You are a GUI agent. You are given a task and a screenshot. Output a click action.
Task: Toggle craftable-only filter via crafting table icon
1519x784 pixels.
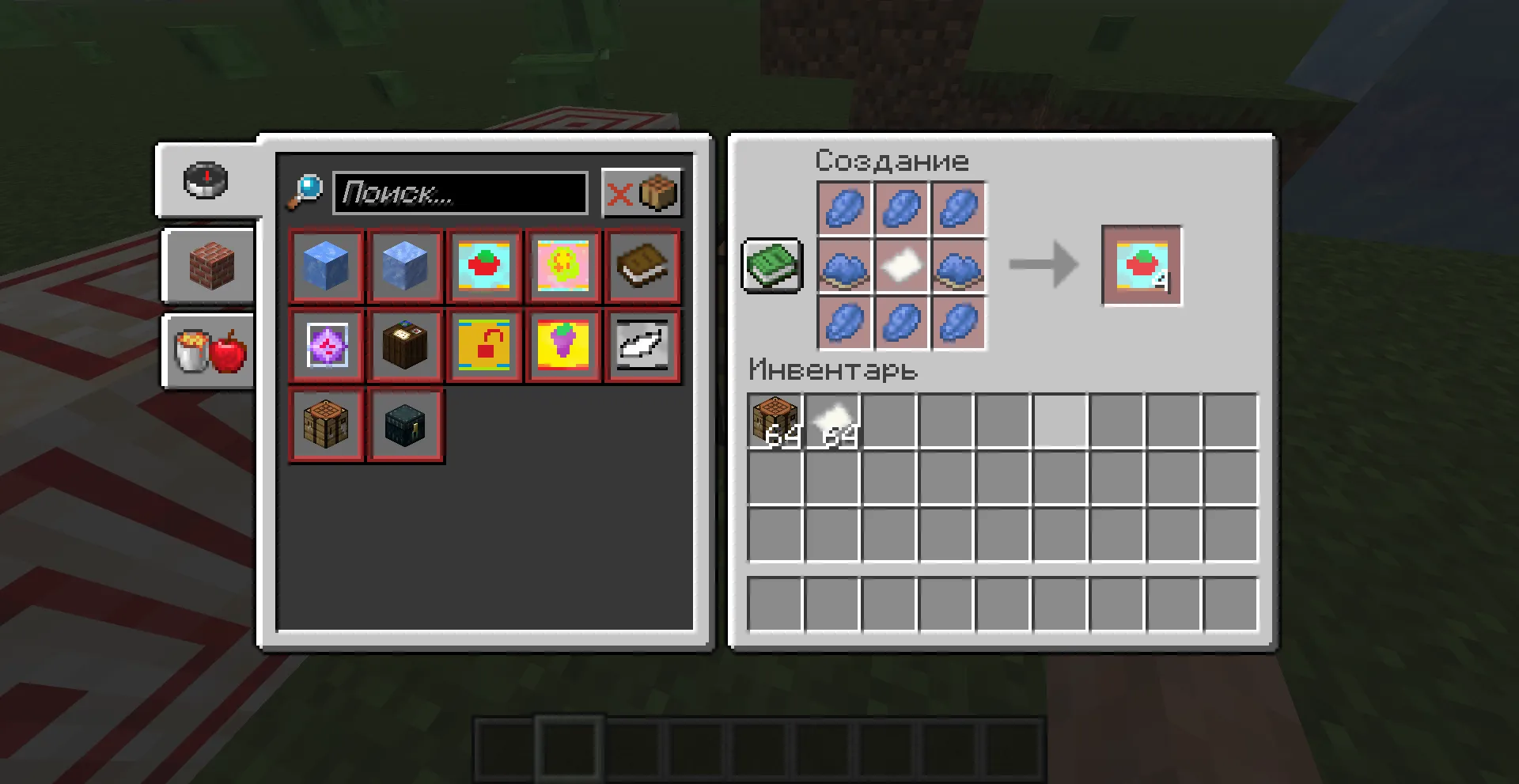(x=659, y=192)
